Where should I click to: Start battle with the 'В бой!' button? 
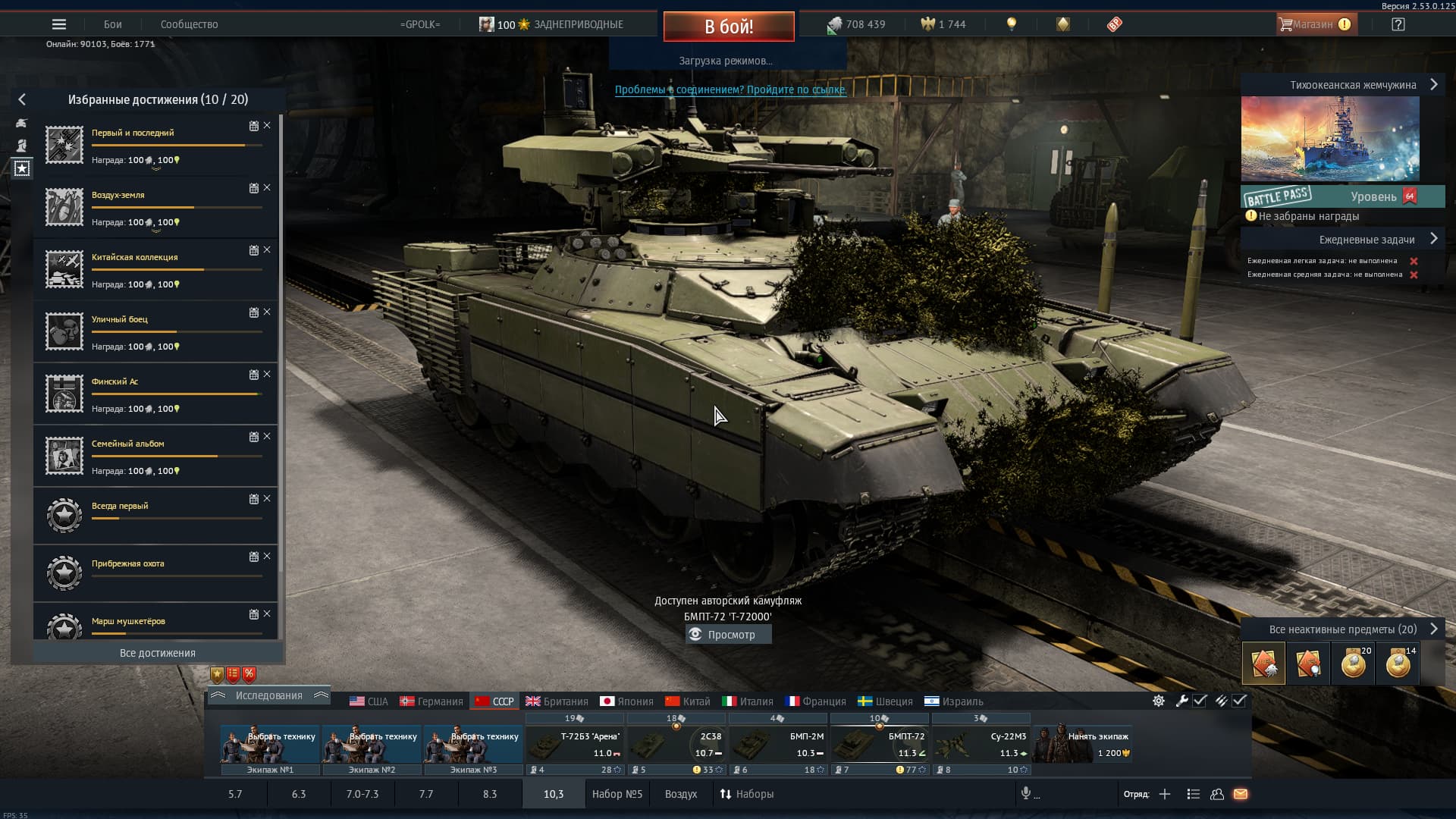pyautogui.click(x=728, y=27)
